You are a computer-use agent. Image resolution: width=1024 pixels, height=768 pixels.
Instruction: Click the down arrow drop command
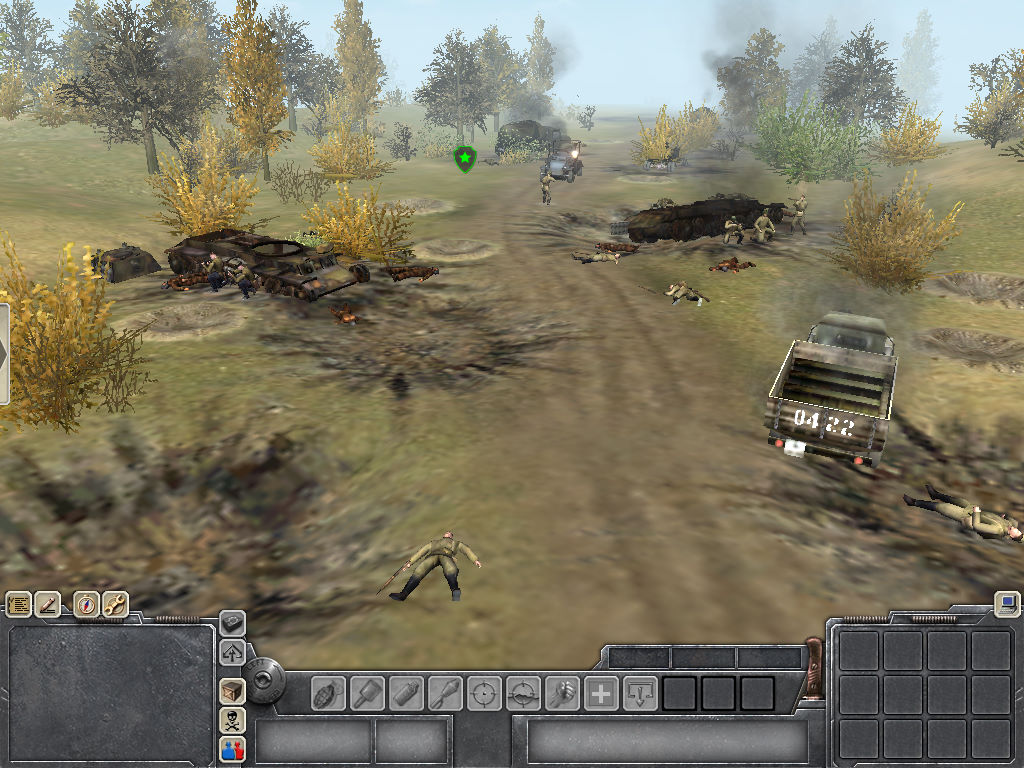[640, 693]
